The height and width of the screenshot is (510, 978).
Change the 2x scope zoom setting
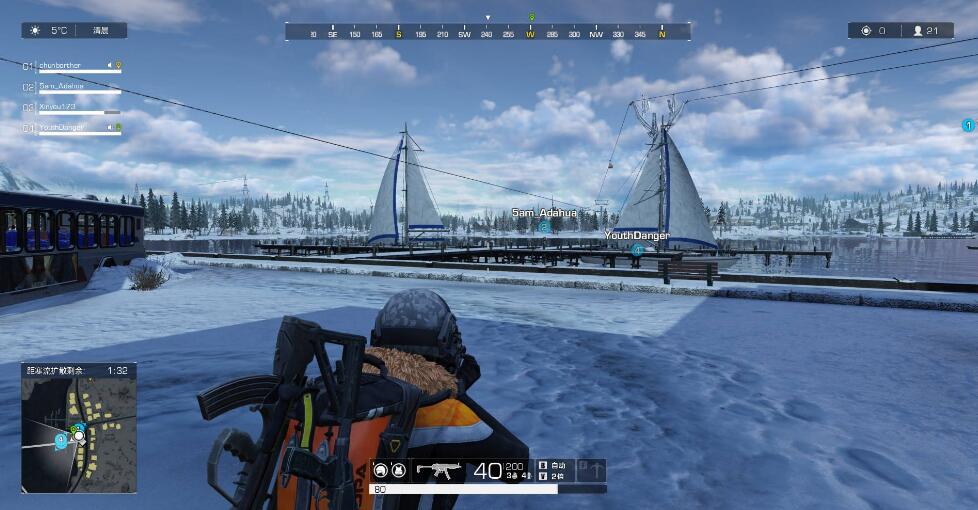553,476
